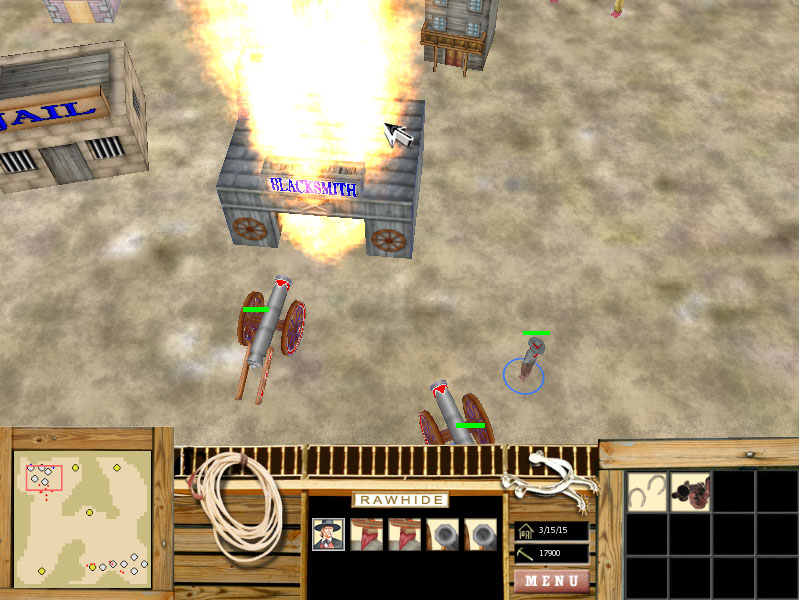
Task: Activate the horseshoe command icon
Action: 647,491
